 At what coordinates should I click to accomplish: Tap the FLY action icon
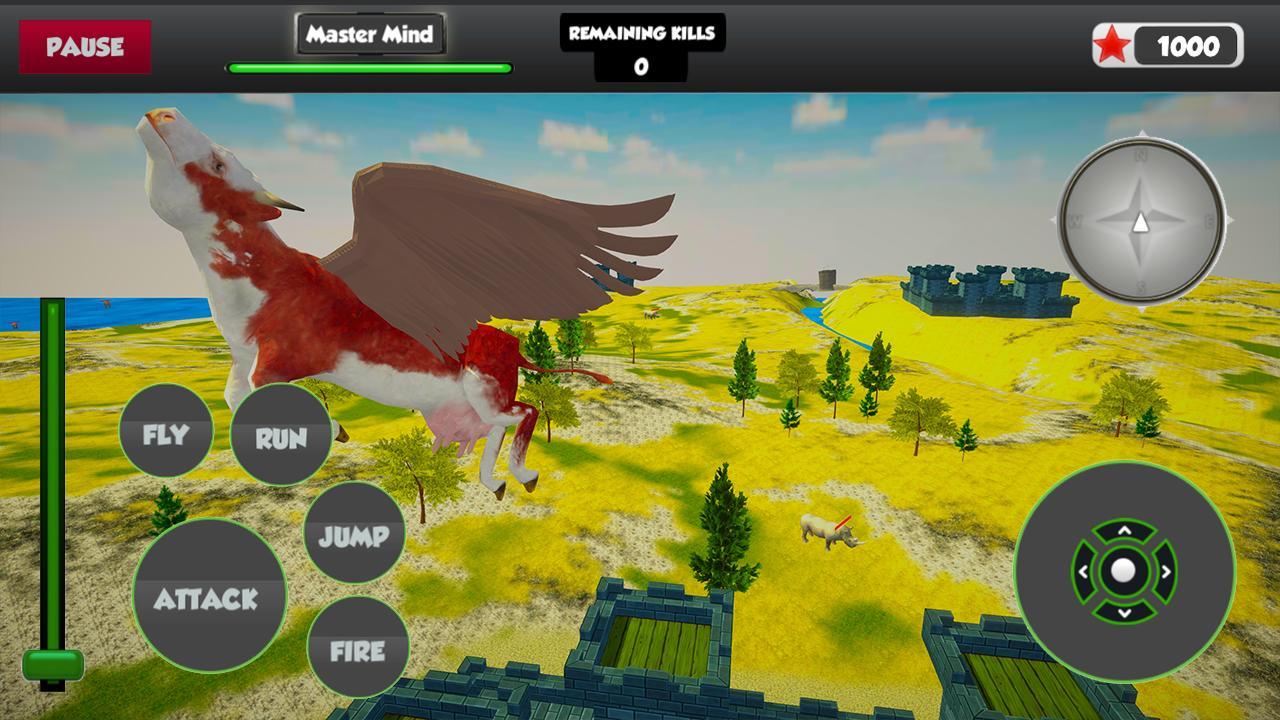(166, 431)
